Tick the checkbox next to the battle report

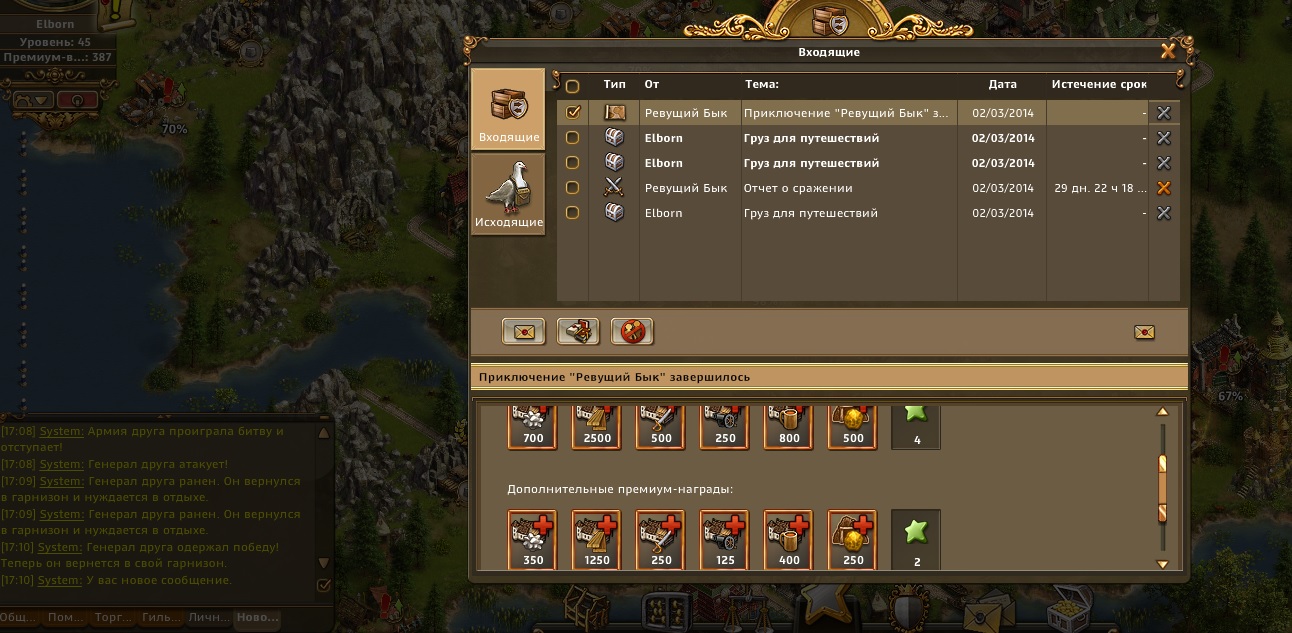[573, 188]
